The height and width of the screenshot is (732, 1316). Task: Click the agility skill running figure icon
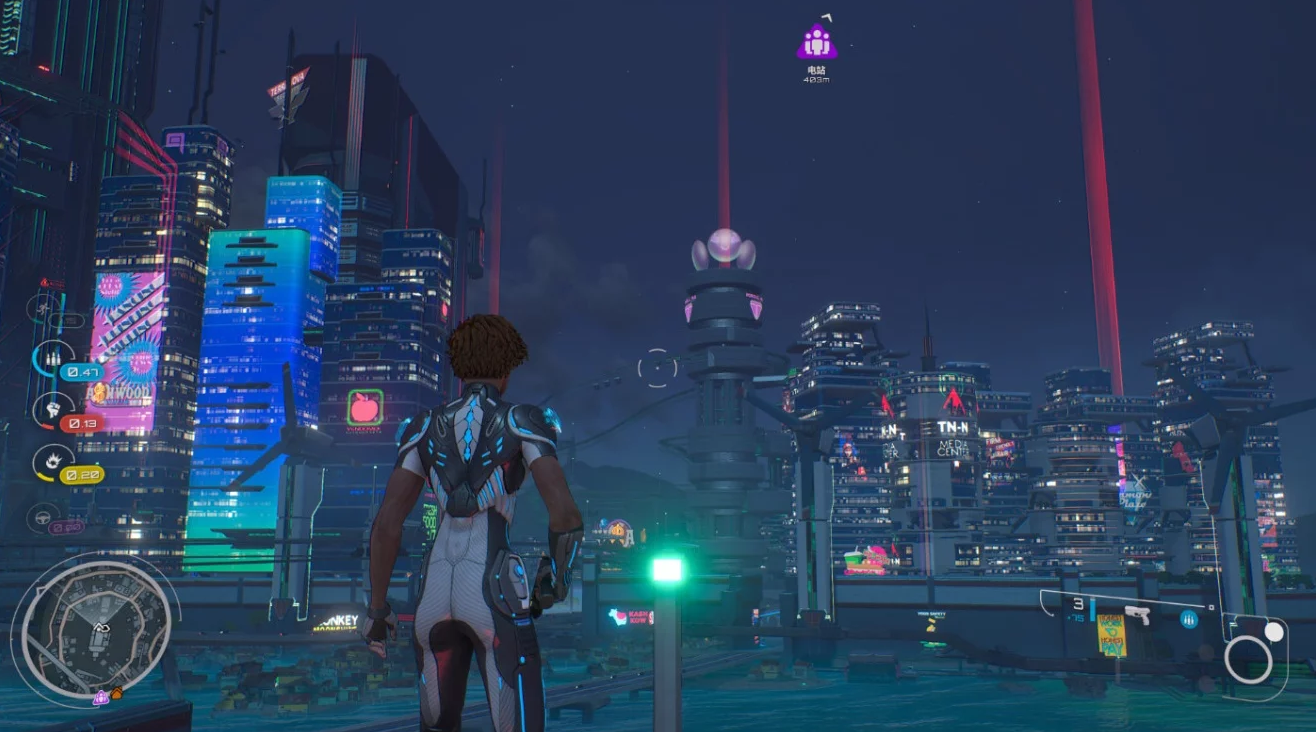tap(44, 306)
